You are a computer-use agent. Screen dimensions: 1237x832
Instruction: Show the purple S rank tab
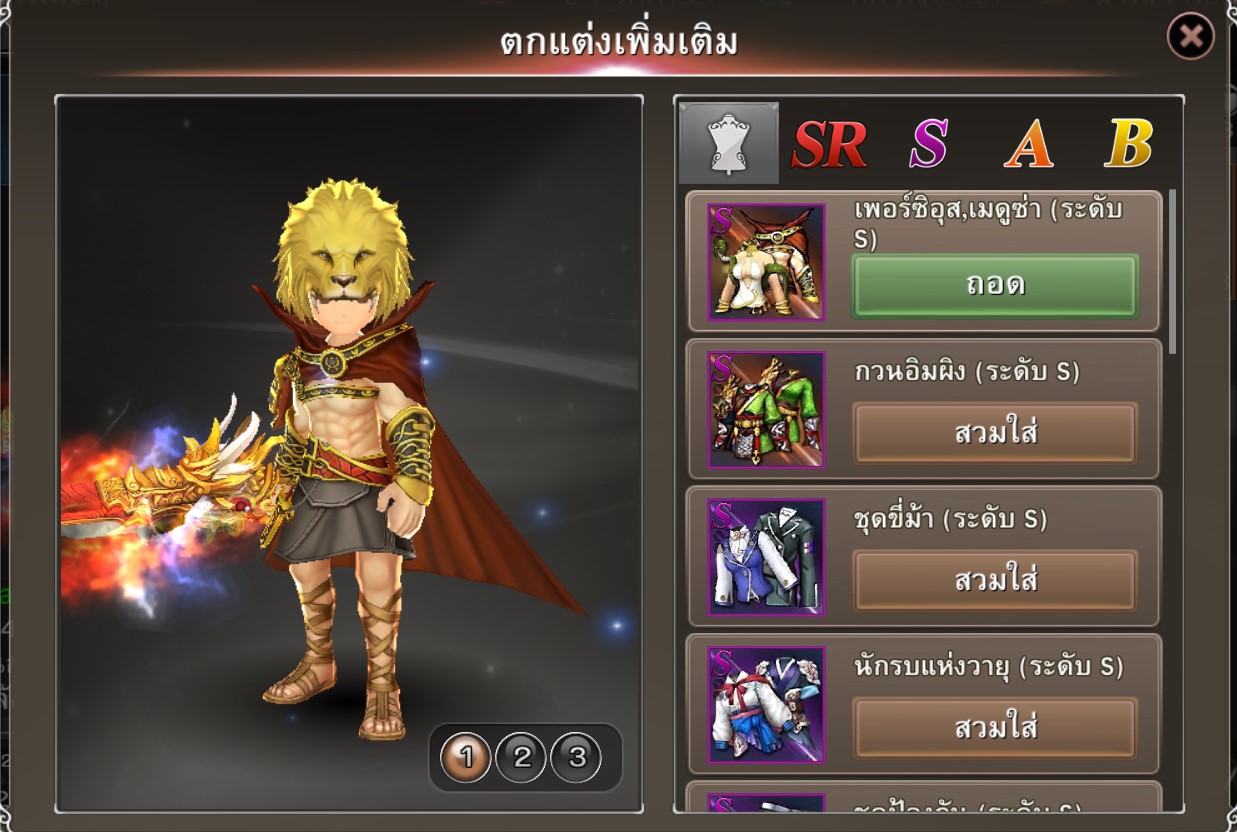pos(928,145)
